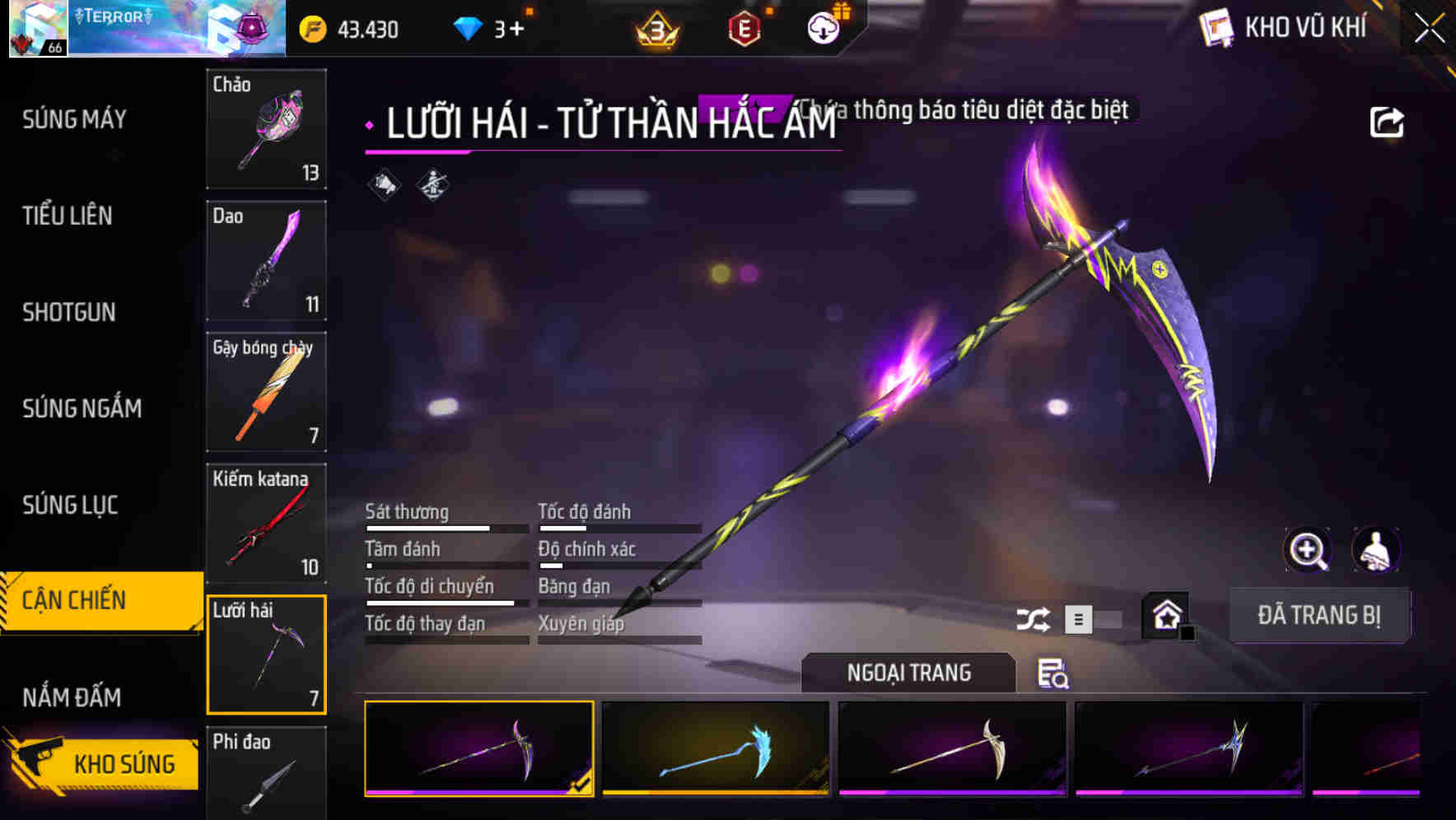1456x820 pixels.
Task: Open the home showcase icon above NGOẠI TRANG
Action: (x=1165, y=615)
